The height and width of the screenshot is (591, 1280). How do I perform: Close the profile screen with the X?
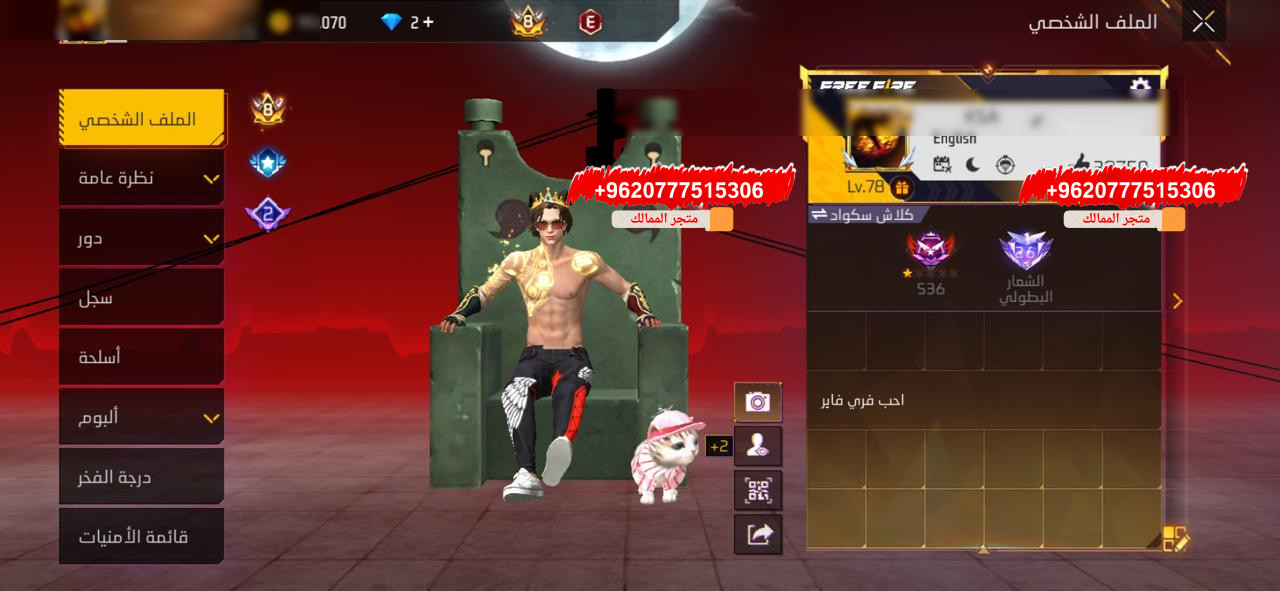tap(1203, 21)
